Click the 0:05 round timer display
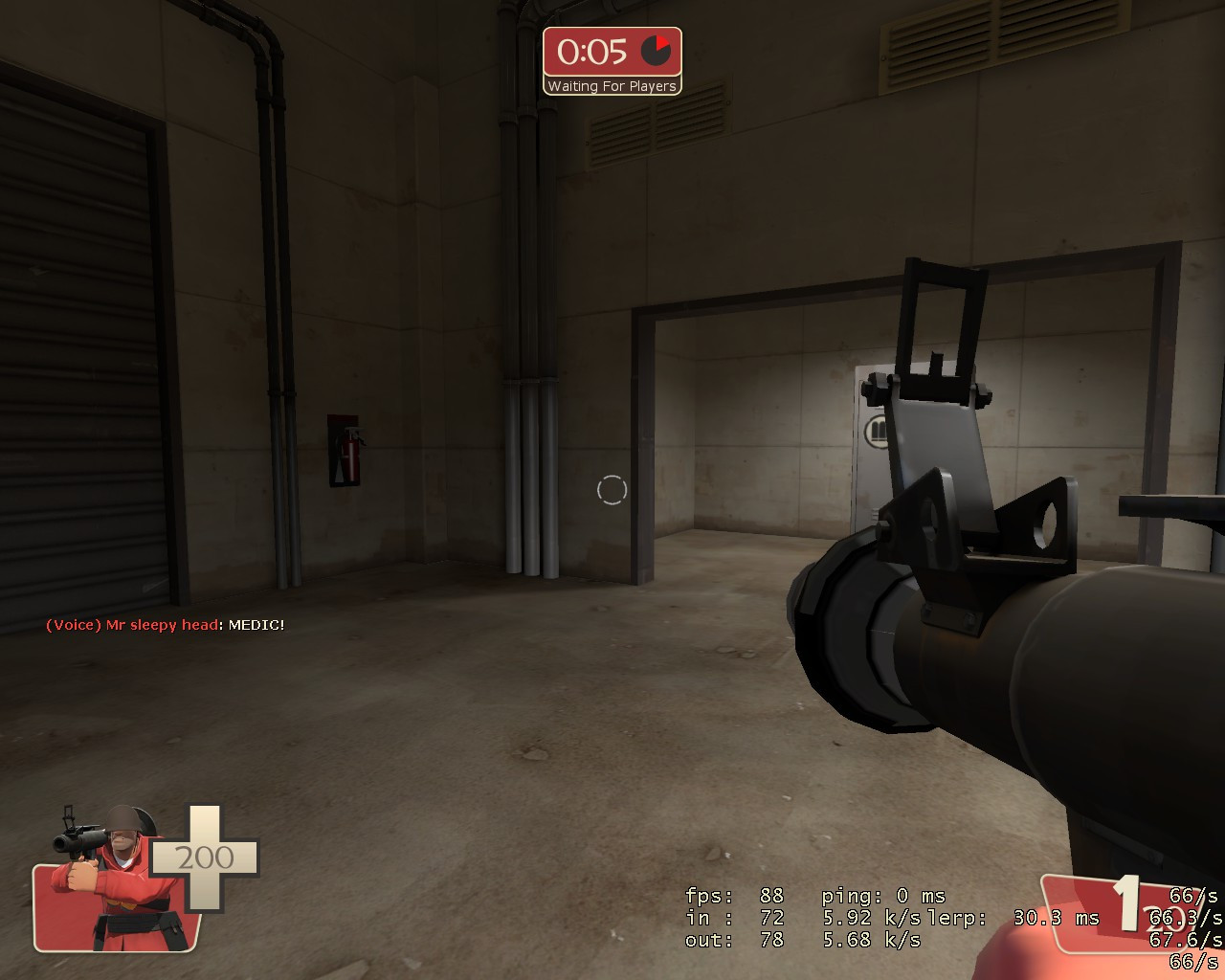Screen dimensions: 1225x980 [591, 53]
